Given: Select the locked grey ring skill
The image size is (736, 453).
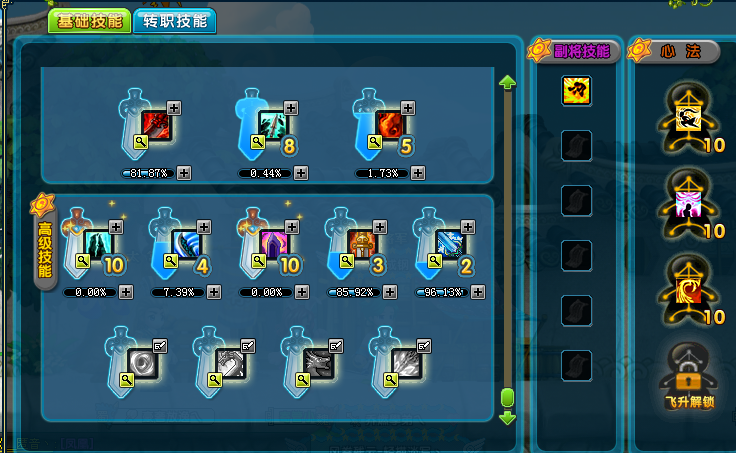Looking at the screenshot, I should pos(142,362).
